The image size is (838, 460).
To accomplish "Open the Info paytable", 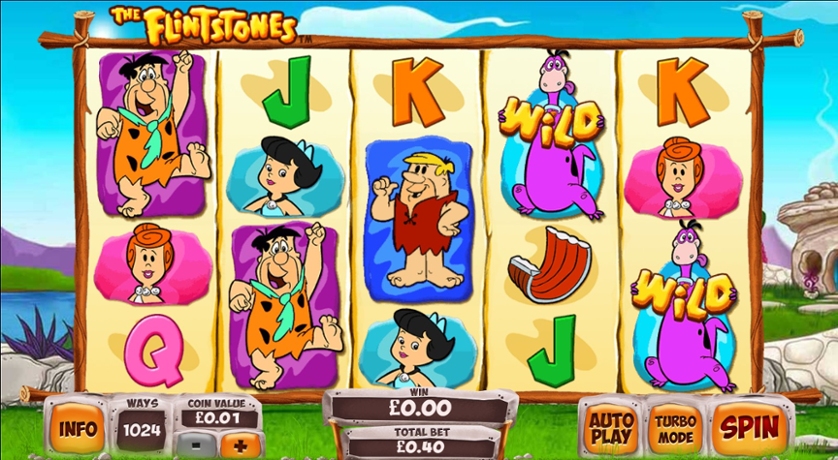I will 77,428.
